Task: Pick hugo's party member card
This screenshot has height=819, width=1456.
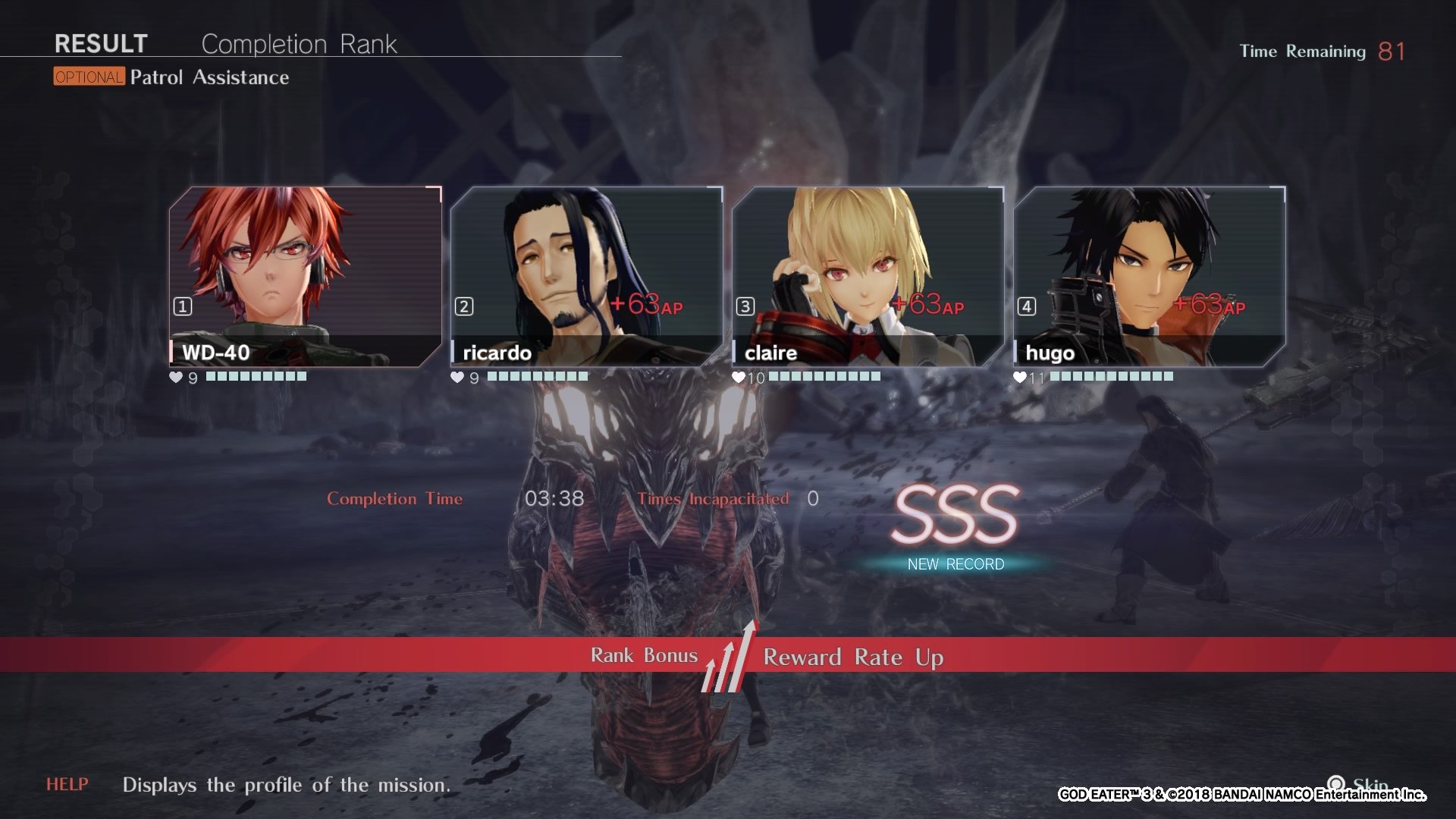Action: point(1149,277)
